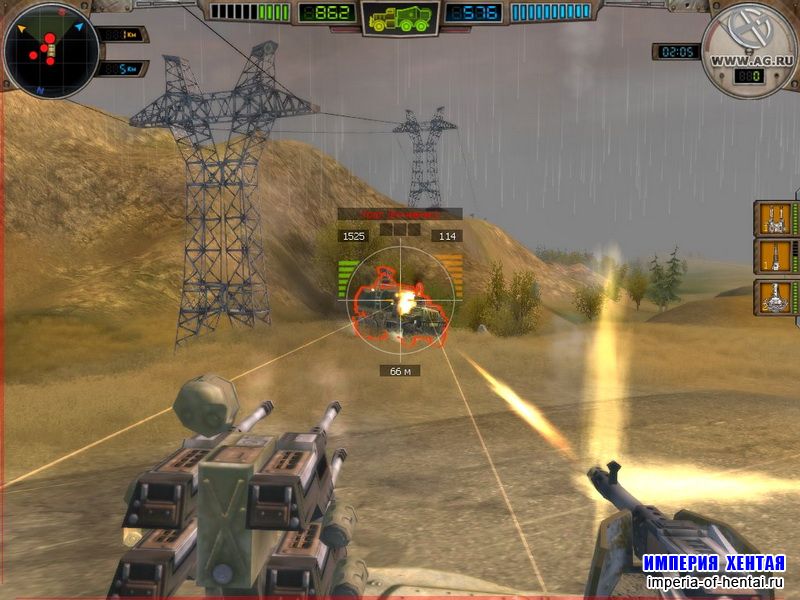Open the imperia-of-hentai.ru watermark link

(x=713, y=582)
